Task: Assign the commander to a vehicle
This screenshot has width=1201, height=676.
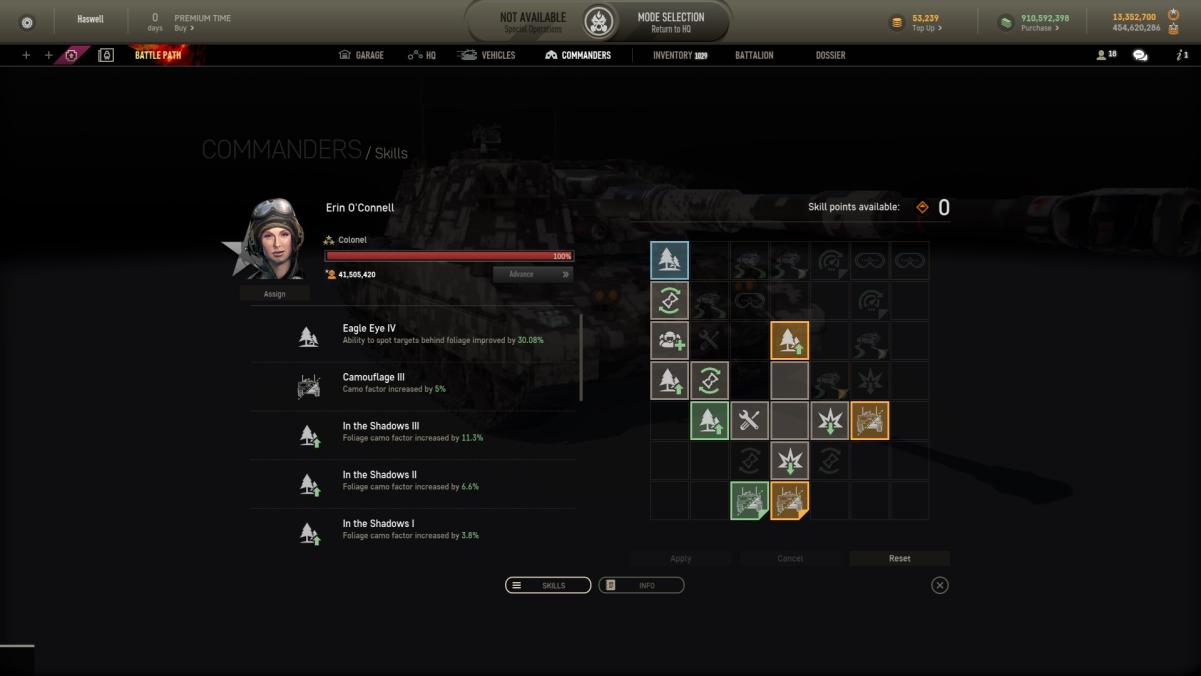Action: point(274,294)
